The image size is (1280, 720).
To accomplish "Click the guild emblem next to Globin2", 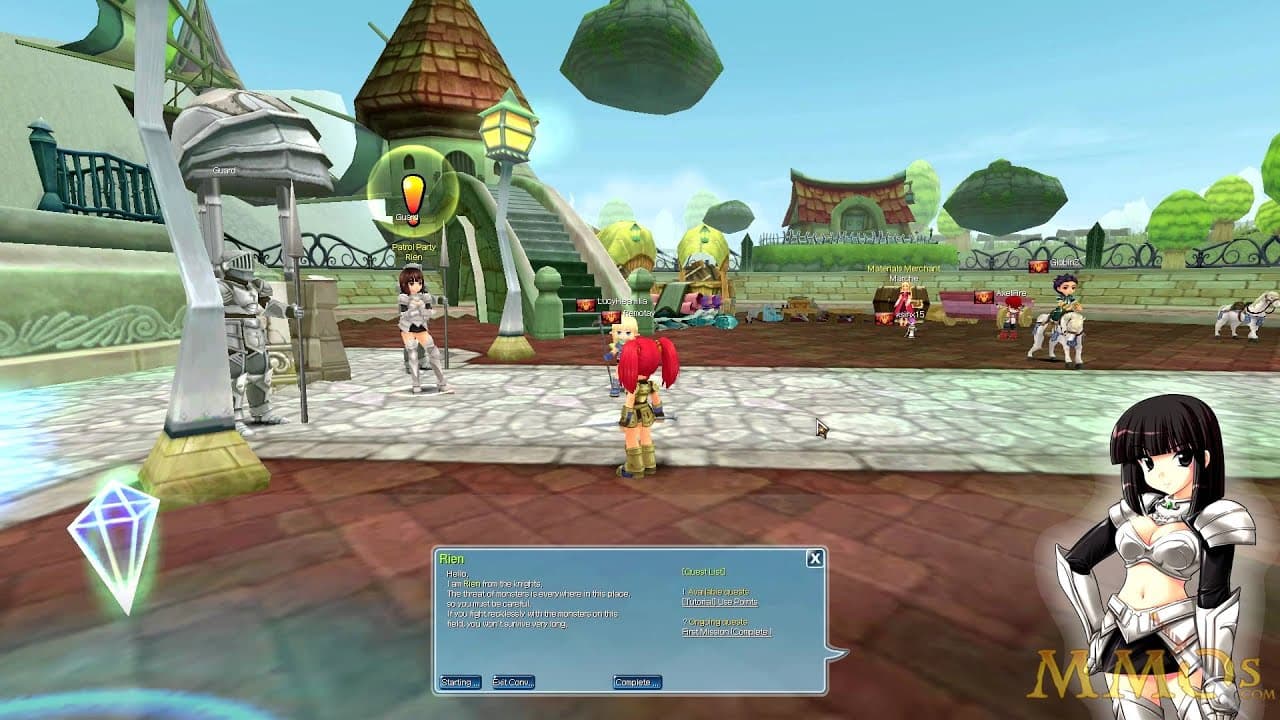I will 1038,268.
